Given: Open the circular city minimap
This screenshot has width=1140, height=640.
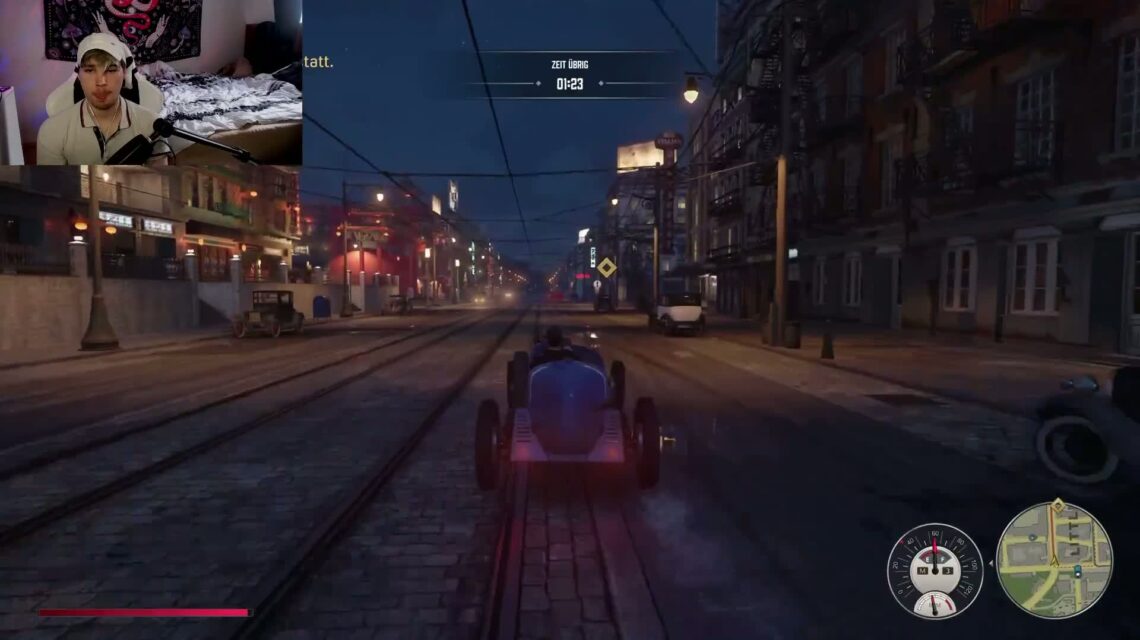Looking at the screenshot, I should click(x=1053, y=560).
